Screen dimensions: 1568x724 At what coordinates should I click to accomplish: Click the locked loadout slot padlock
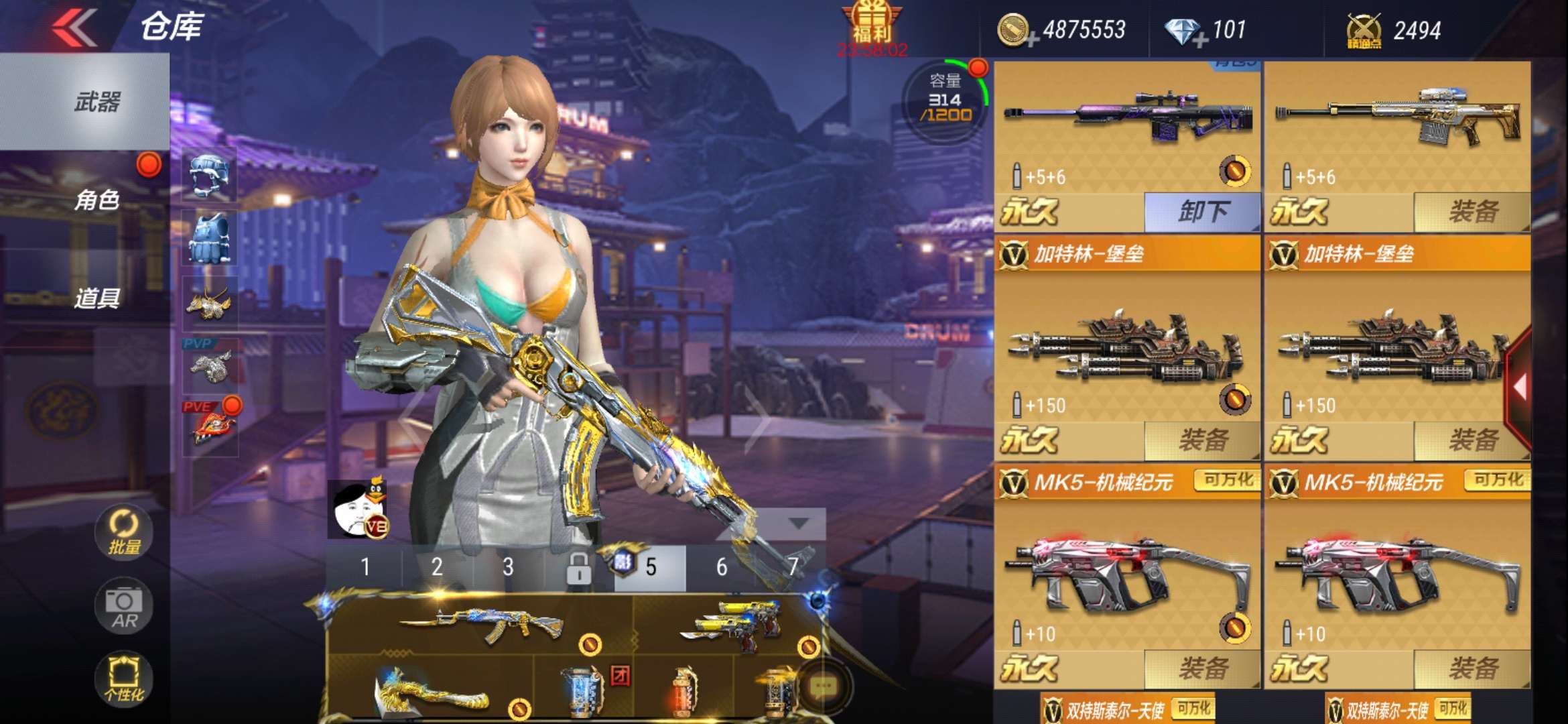pyautogui.click(x=578, y=568)
